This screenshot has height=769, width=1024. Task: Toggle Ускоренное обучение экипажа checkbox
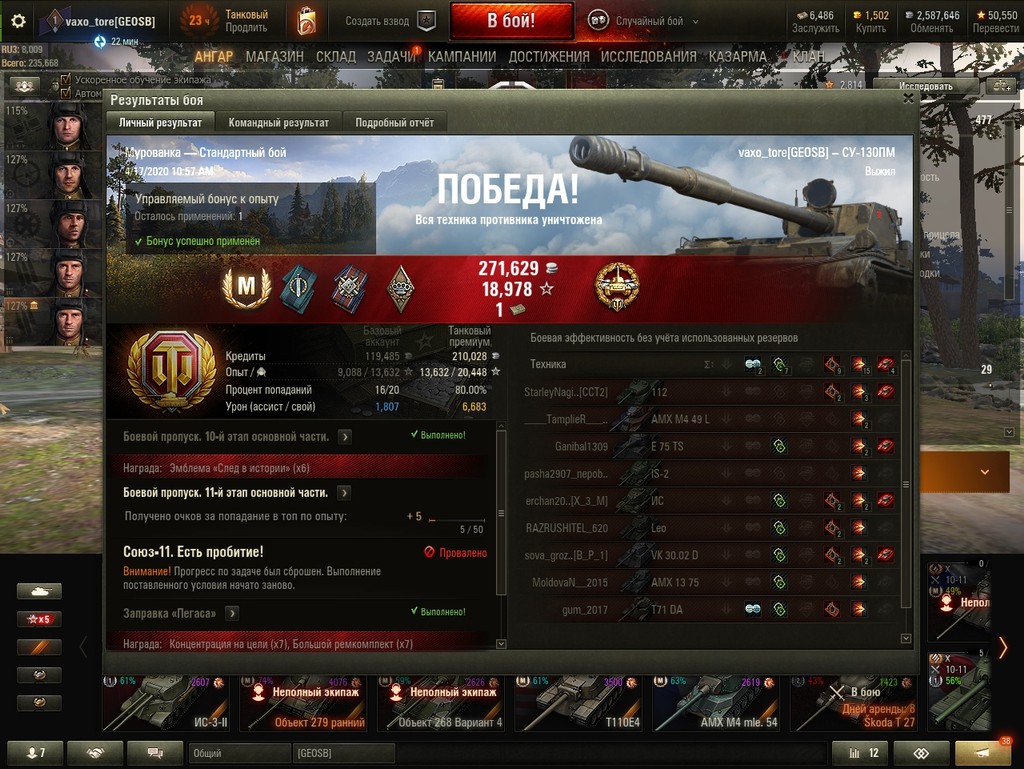[x=66, y=80]
